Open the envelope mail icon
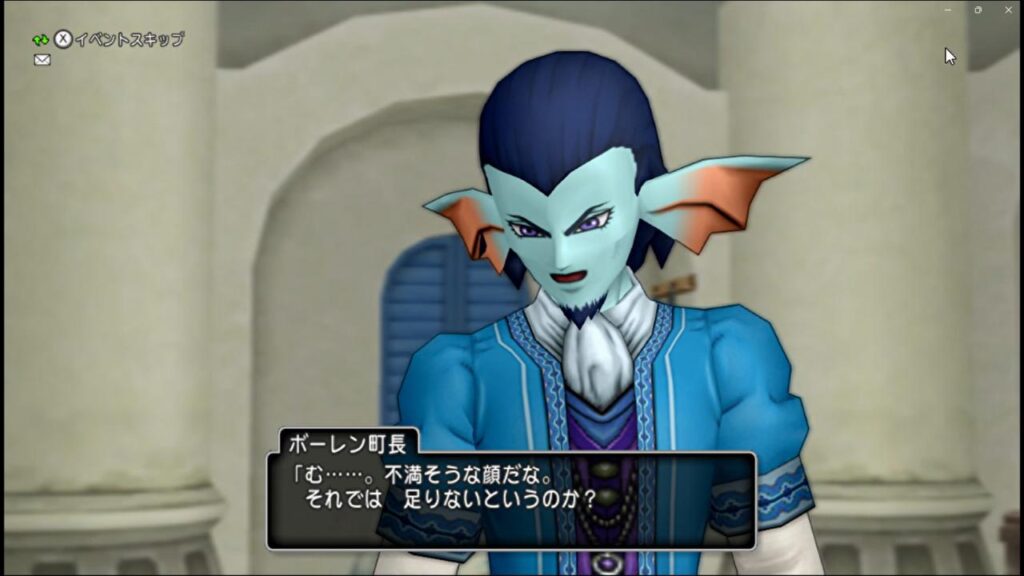This screenshot has height=576, width=1024. point(42,60)
